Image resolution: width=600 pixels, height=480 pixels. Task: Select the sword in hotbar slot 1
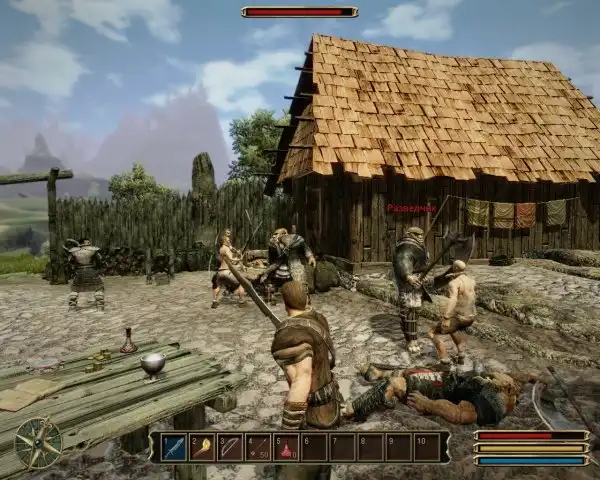click(x=174, y=447)
